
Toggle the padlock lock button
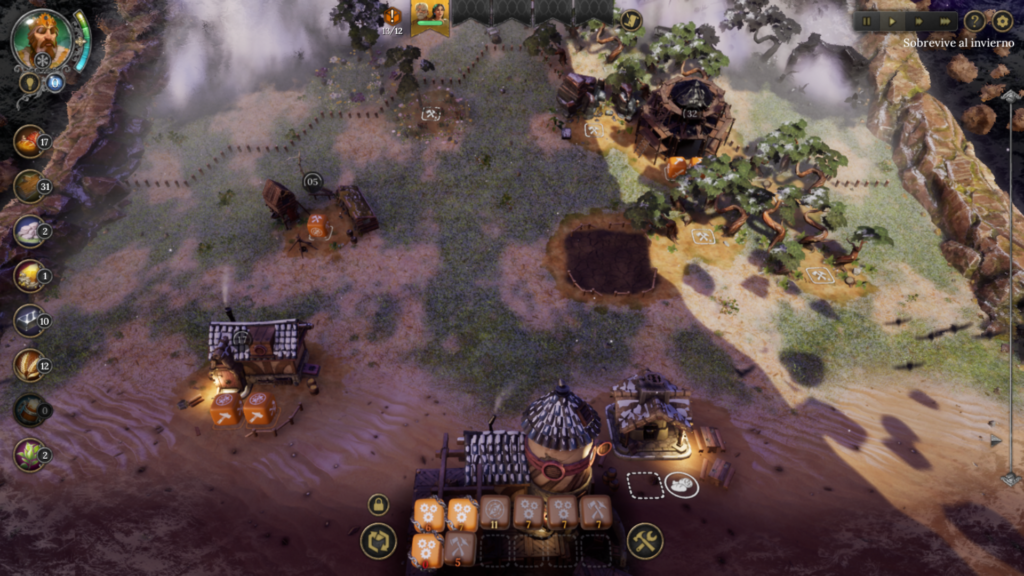(x=378, y=505)
